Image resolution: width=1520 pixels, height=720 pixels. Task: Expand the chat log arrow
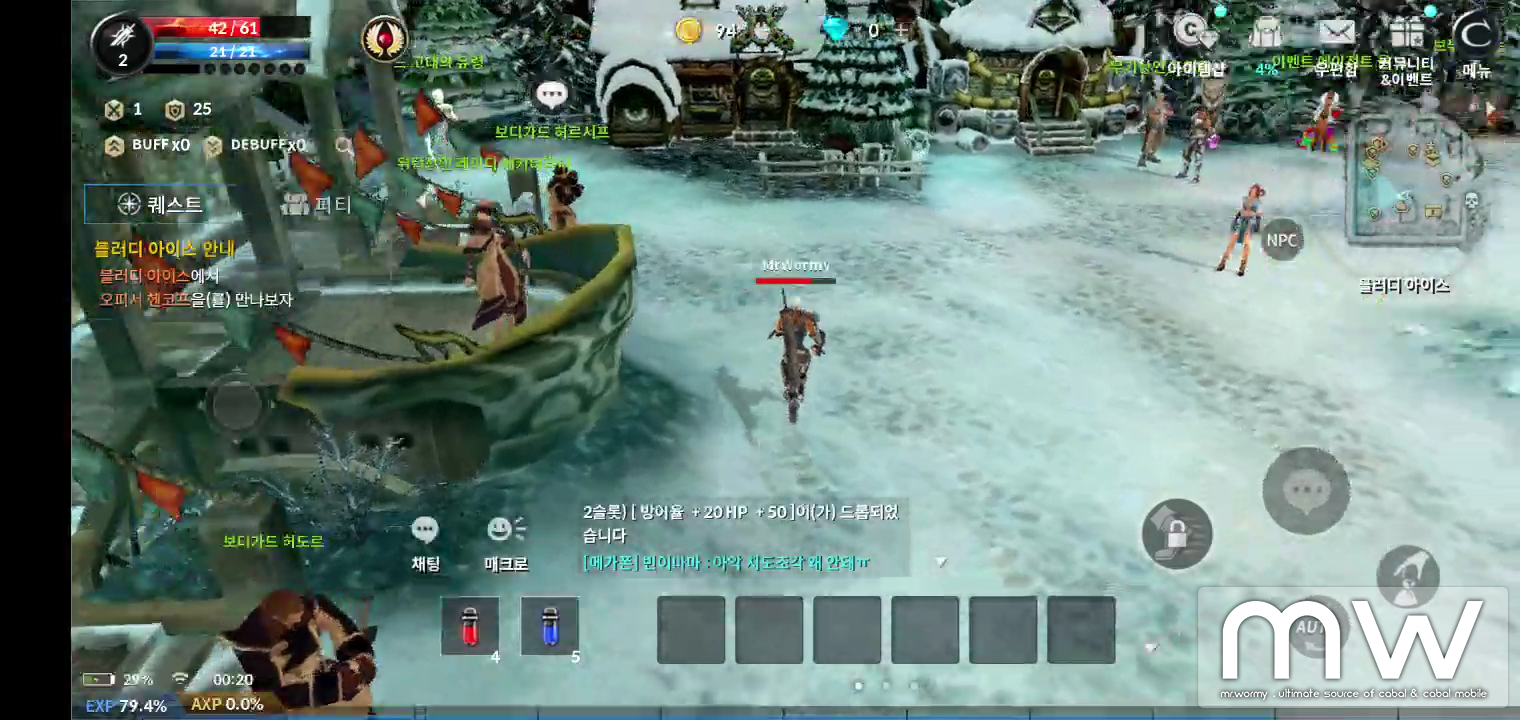pos(940,563)
